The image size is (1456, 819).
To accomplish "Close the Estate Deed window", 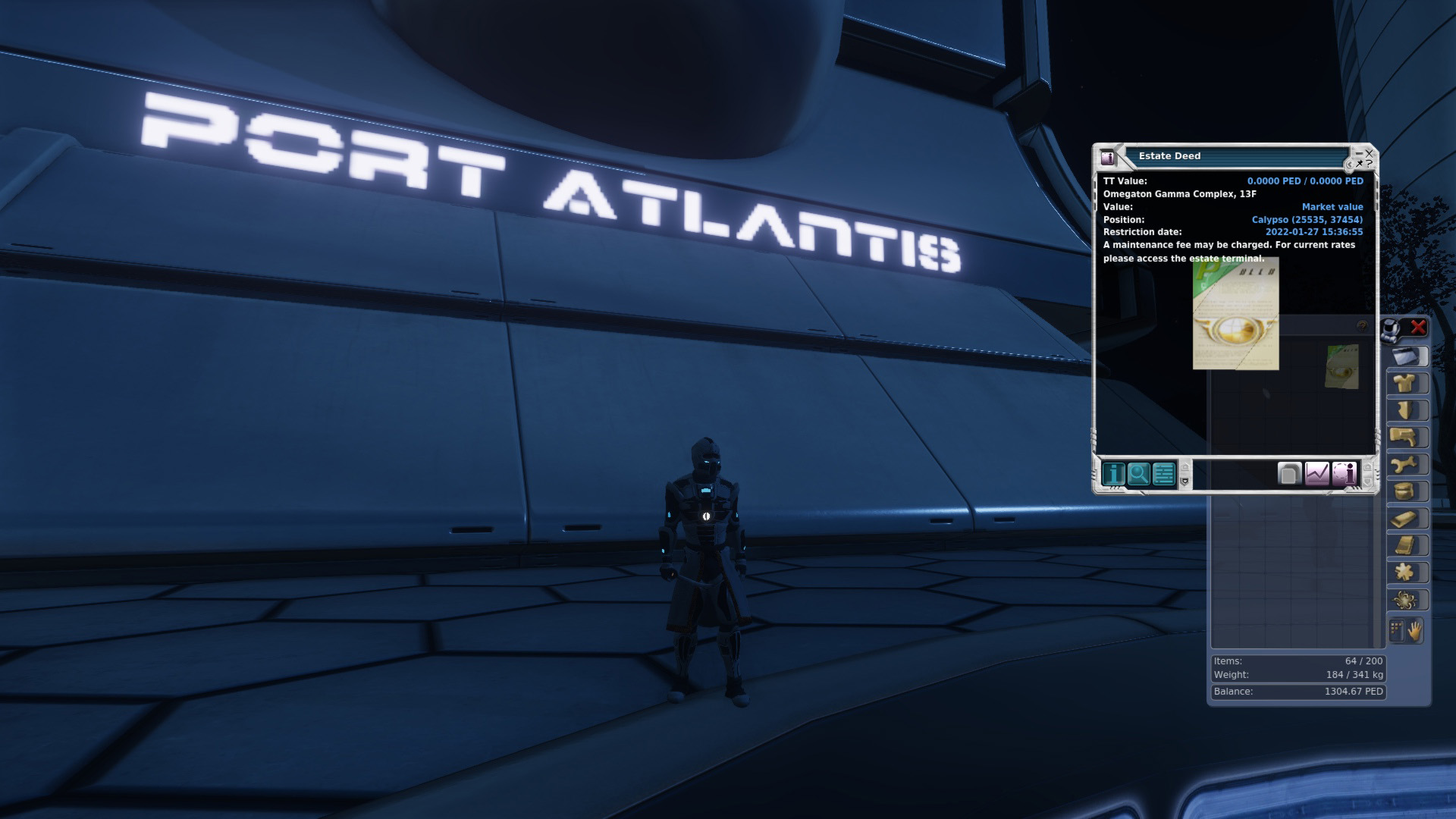I will coord(1369,153).
